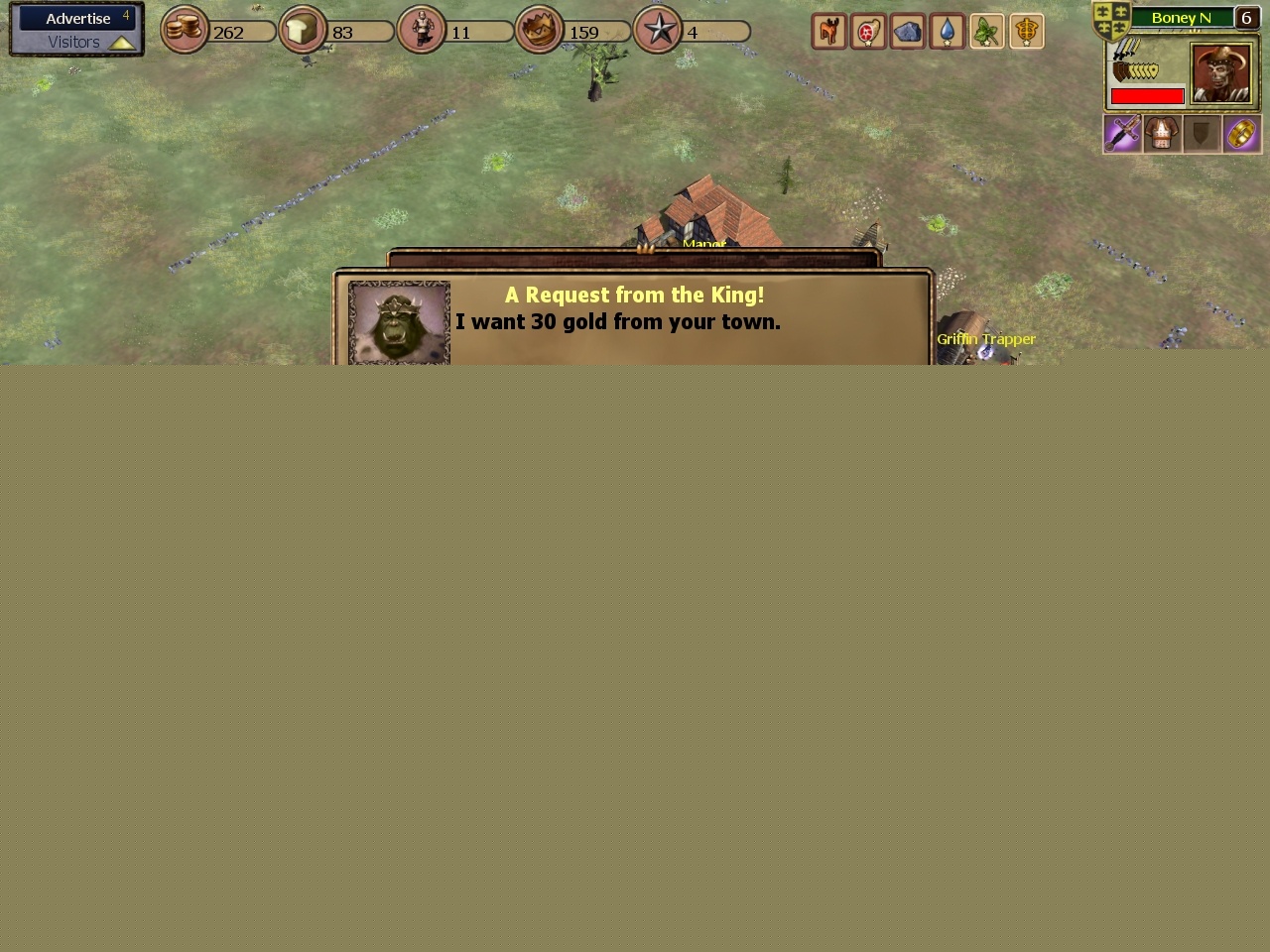Click the golden acorn resource icon
The height and width of the screenshot is (952, 1270).
[1027, 31]
